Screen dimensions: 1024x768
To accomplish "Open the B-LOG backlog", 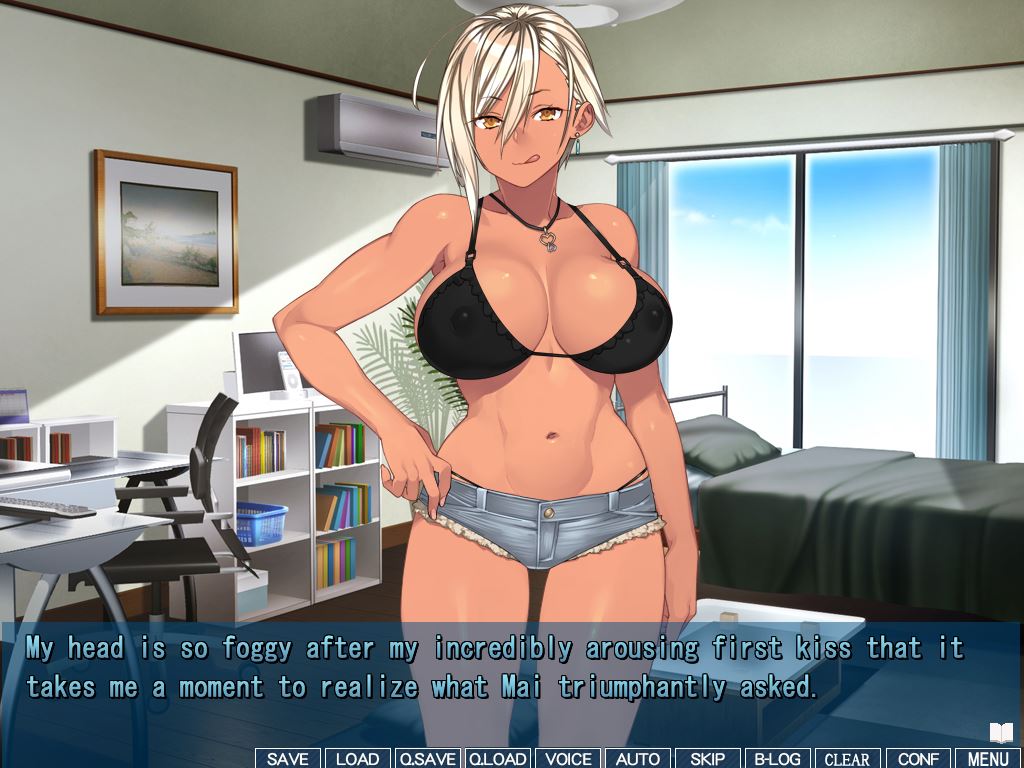I will pyautogui.click(x=777, y=759).
